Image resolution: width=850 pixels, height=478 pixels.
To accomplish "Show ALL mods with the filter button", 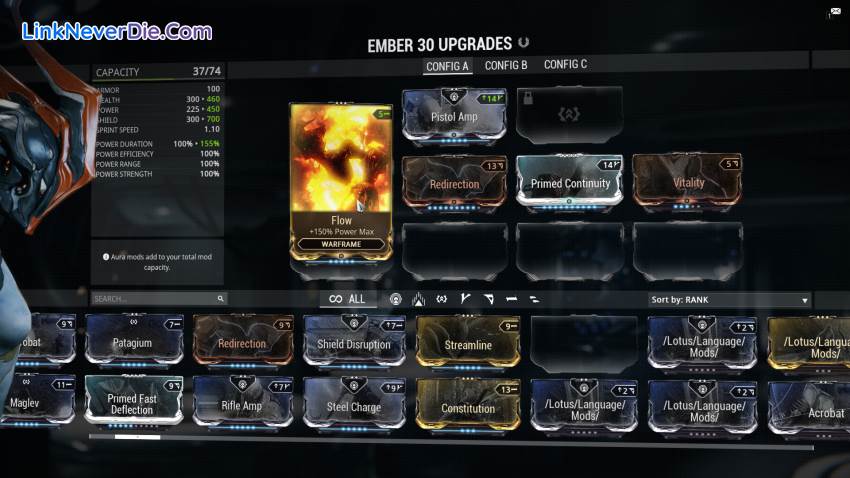I will click(348, 299).
